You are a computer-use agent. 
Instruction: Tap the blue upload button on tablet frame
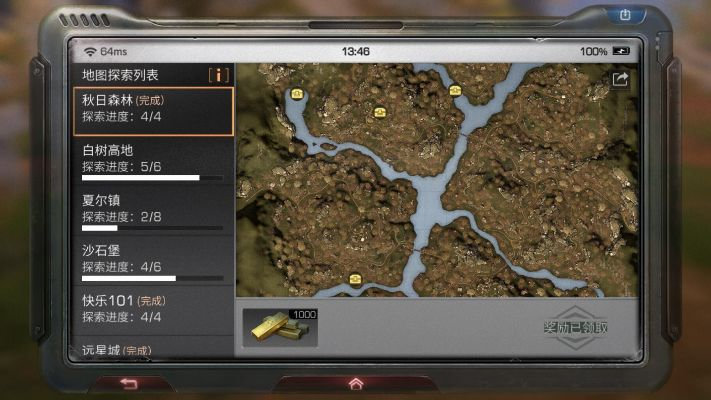tap(626, 15)
